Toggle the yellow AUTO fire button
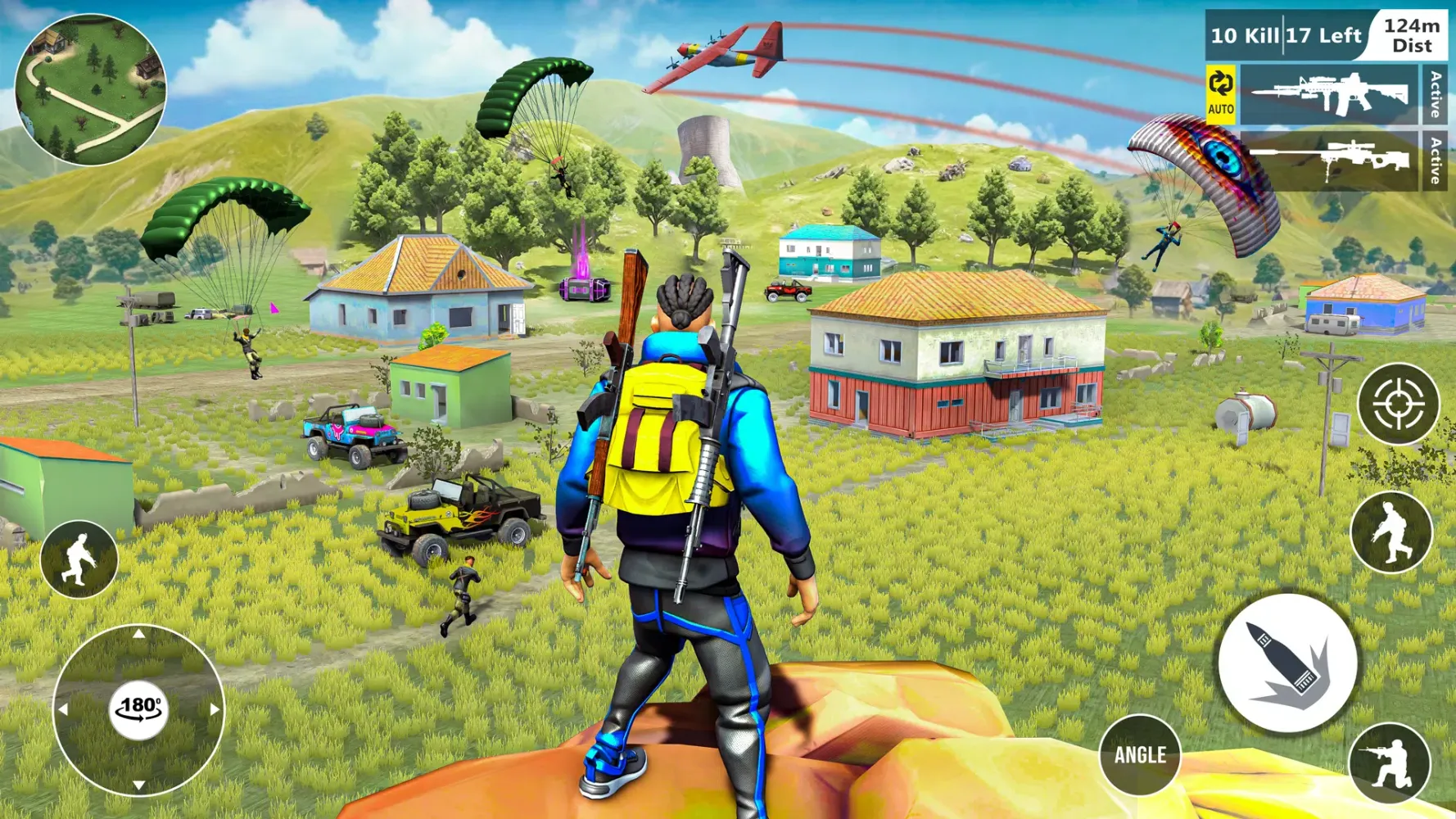 point(1220,95)
